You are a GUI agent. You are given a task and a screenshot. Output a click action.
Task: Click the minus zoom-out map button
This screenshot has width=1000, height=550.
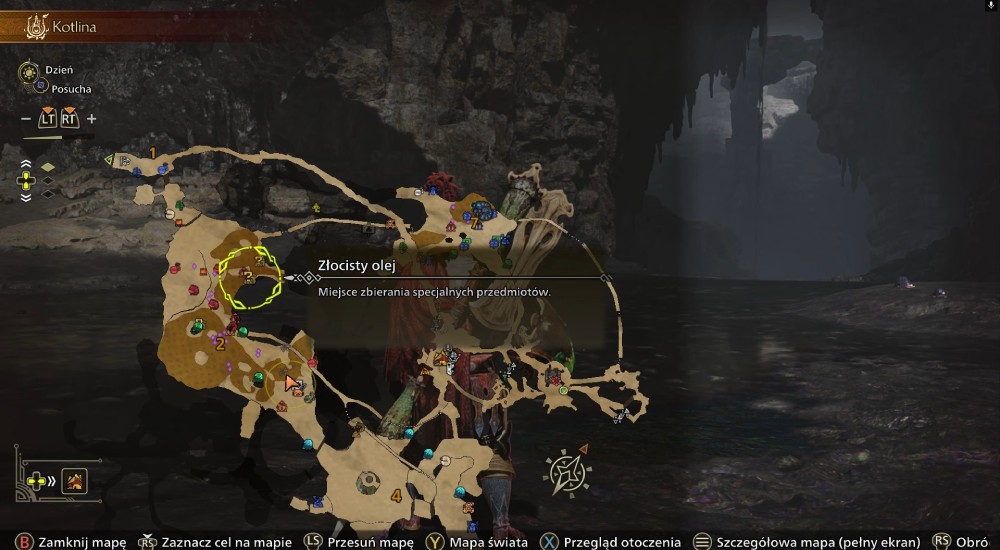[26, 119]
